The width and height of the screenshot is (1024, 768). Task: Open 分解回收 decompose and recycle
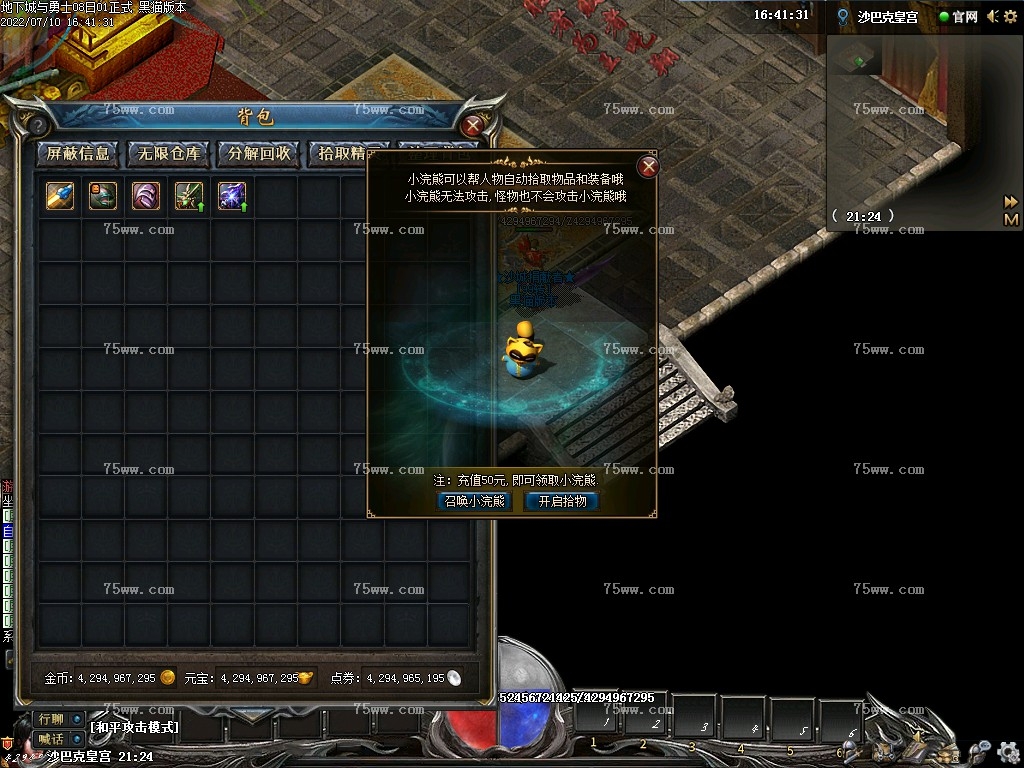click(259, 153)
